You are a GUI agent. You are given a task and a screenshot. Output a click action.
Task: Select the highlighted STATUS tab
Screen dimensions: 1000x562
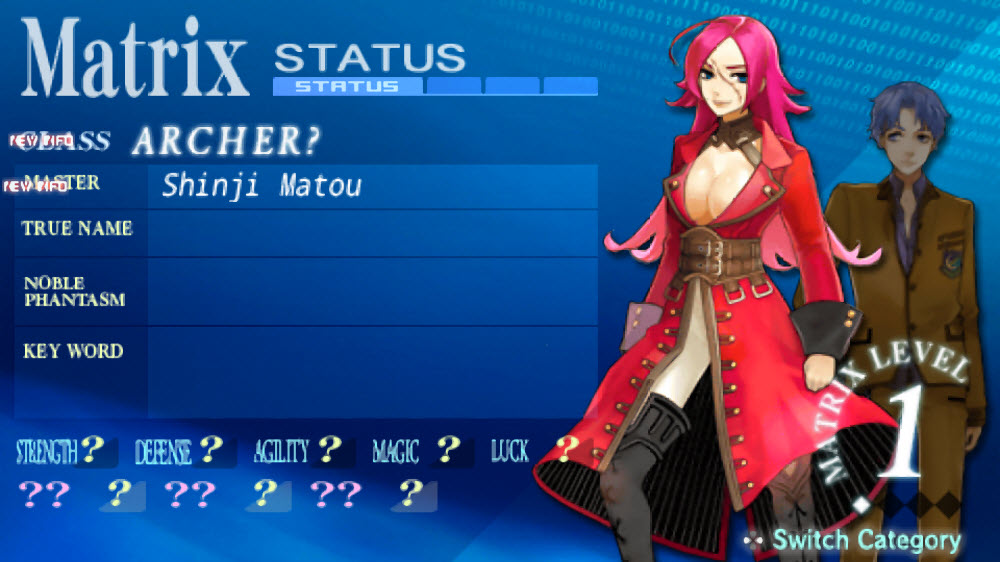tap(347, 86)
